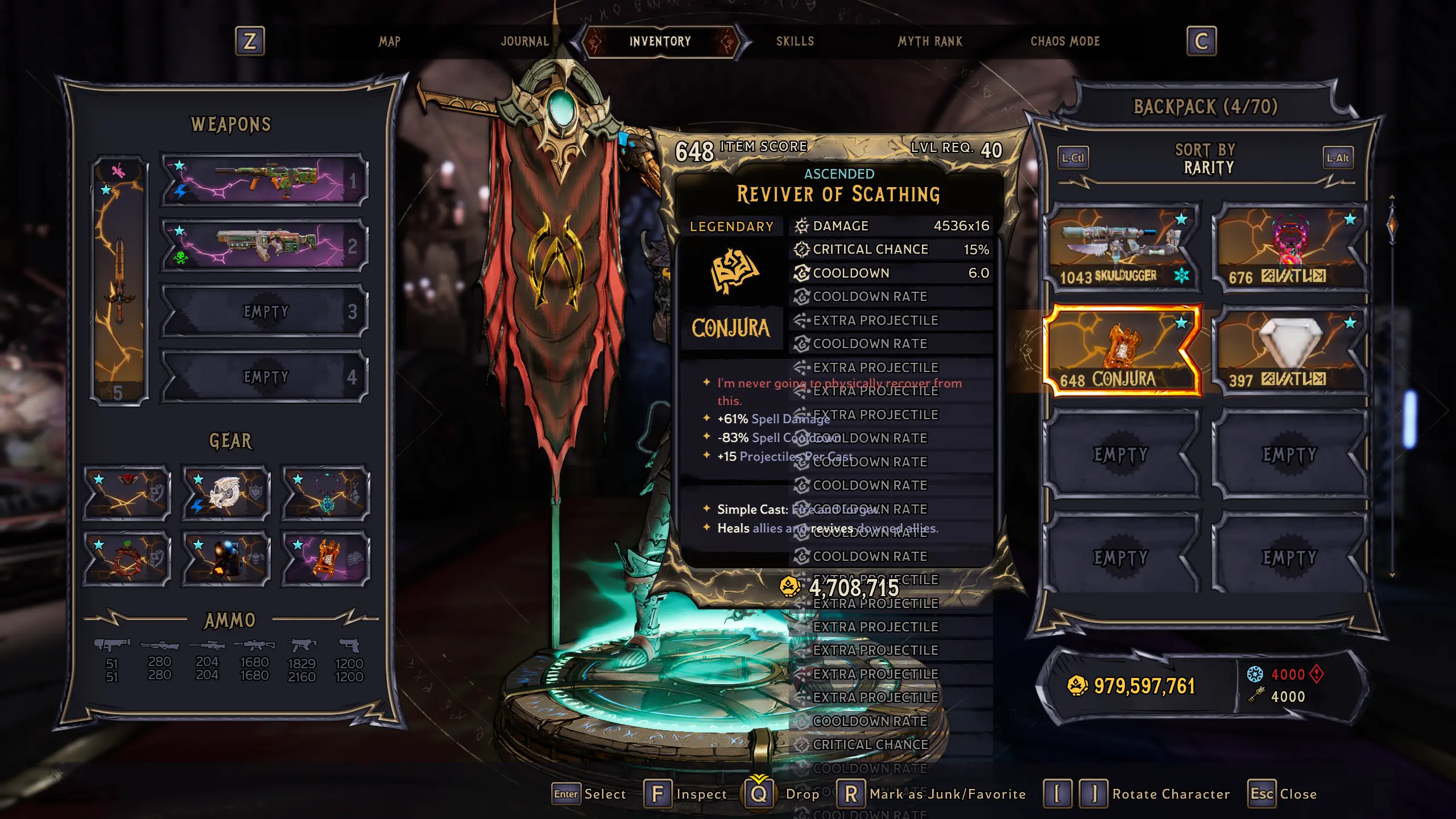Open the Myth Rank tab

(x=930, y=42)
